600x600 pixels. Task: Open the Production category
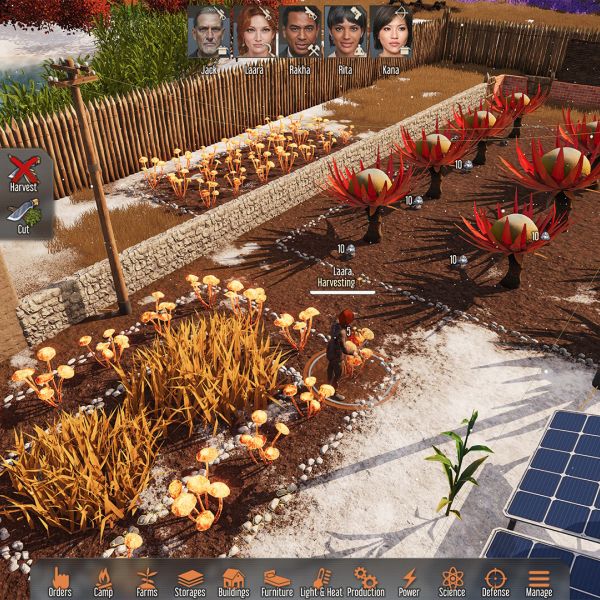pos(365,581)
